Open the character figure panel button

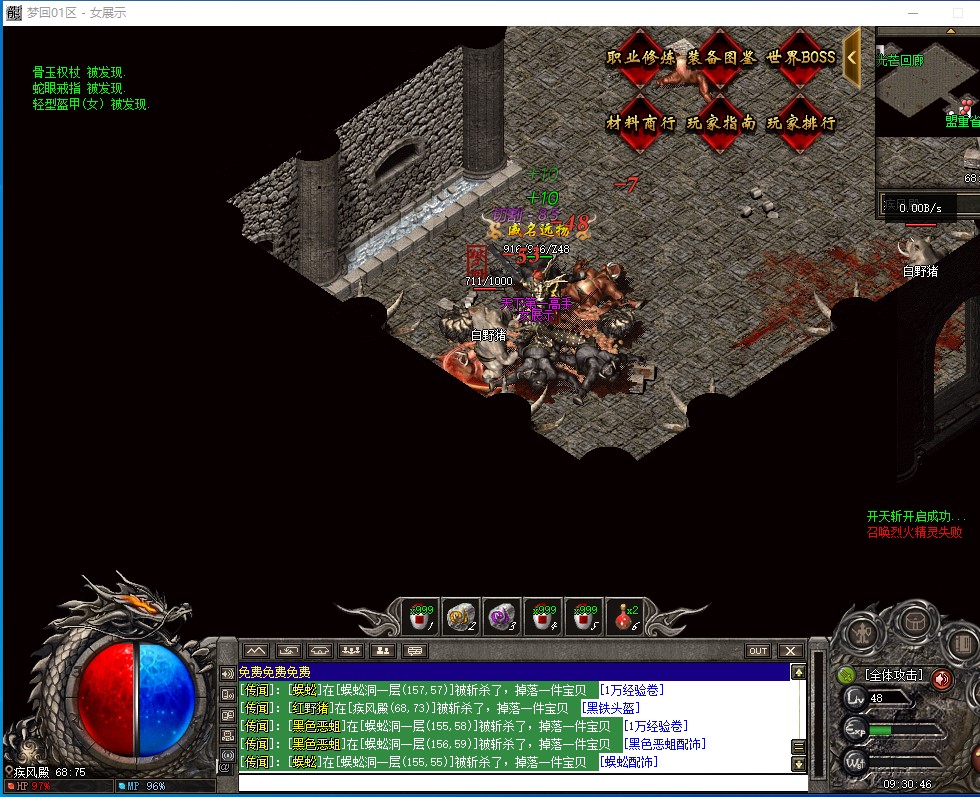pos(862,633)
